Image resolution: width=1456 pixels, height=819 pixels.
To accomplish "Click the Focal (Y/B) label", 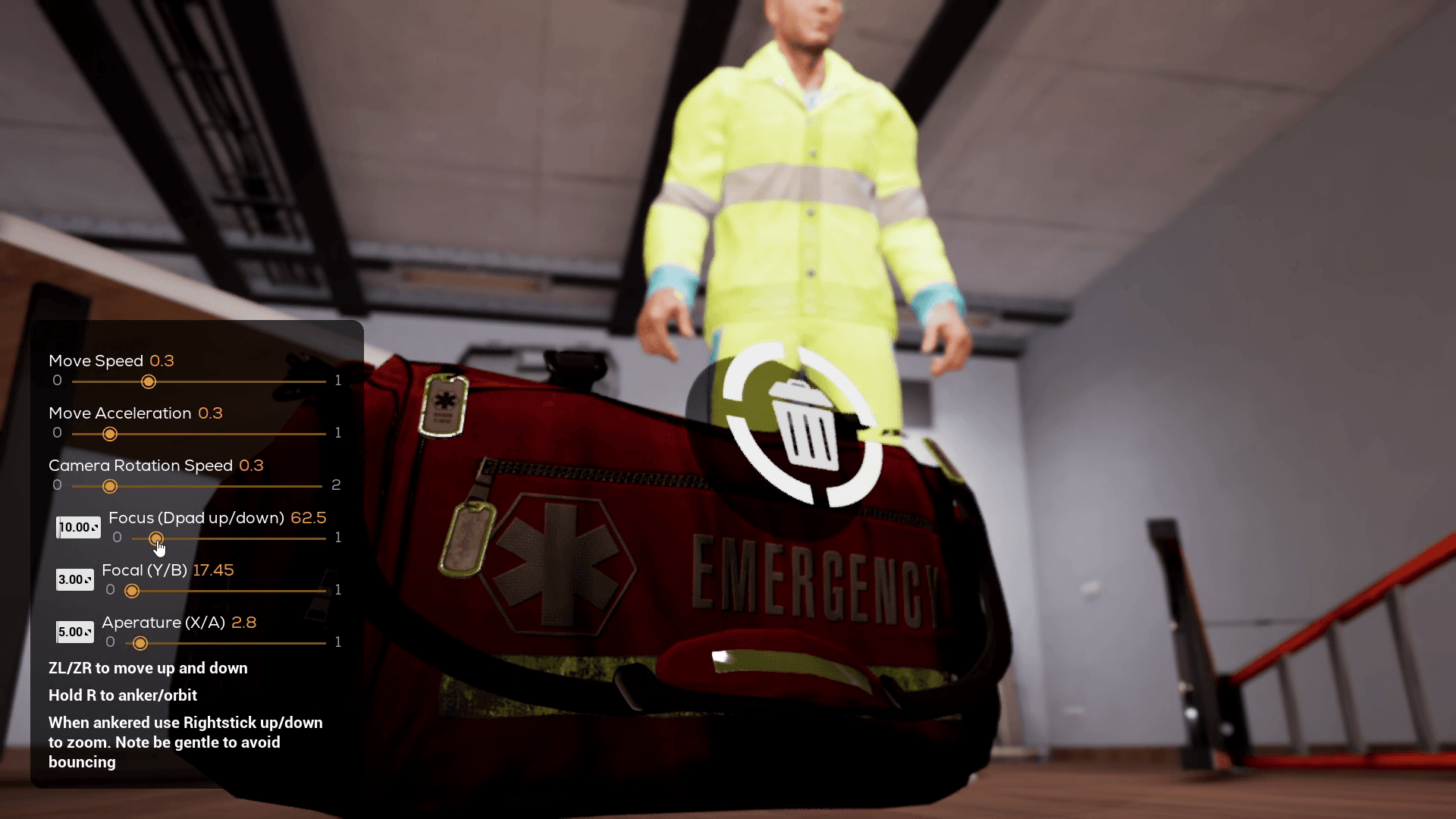I will (144, 570).
